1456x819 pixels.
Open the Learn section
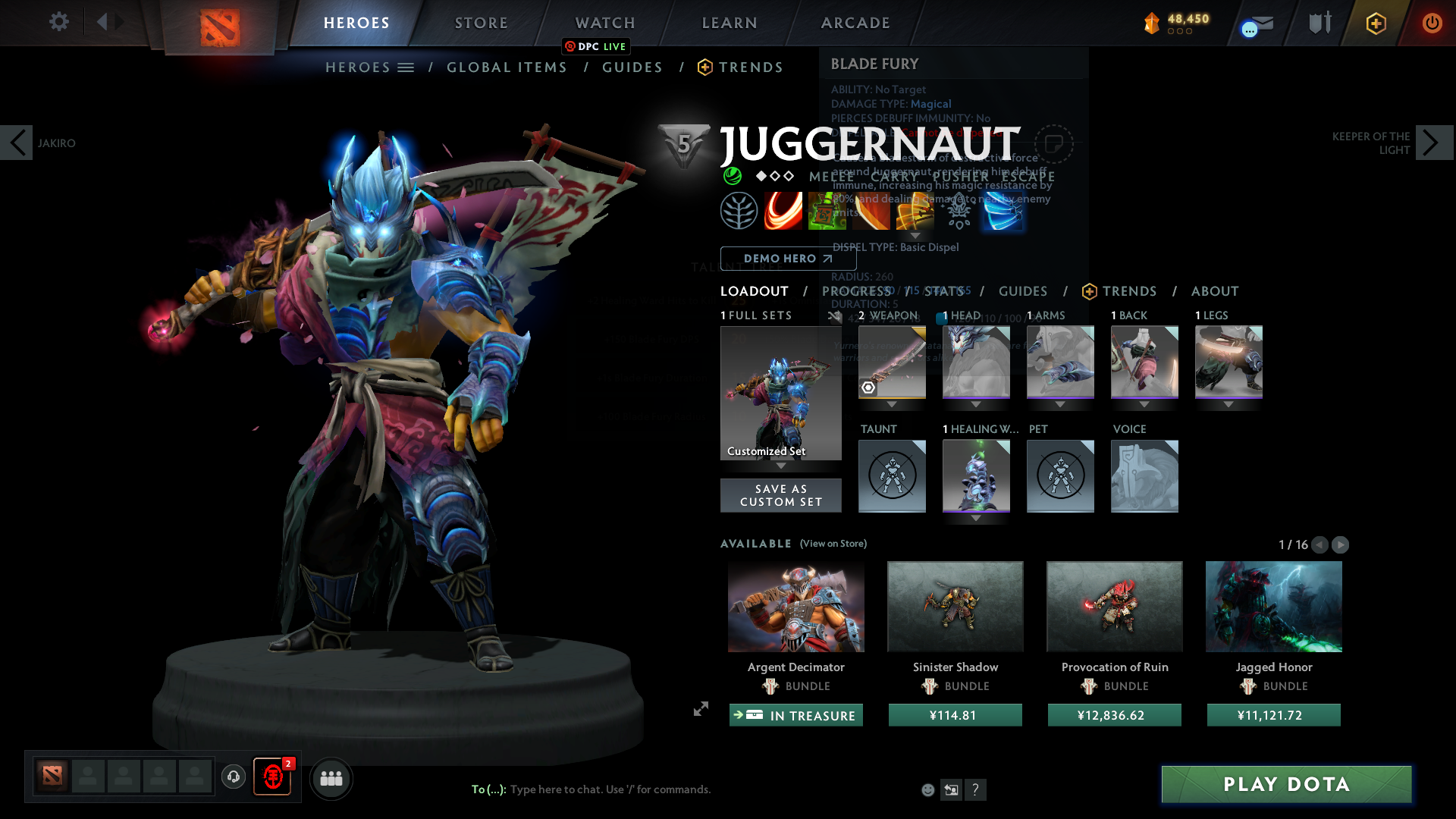(x=730, y=23)
